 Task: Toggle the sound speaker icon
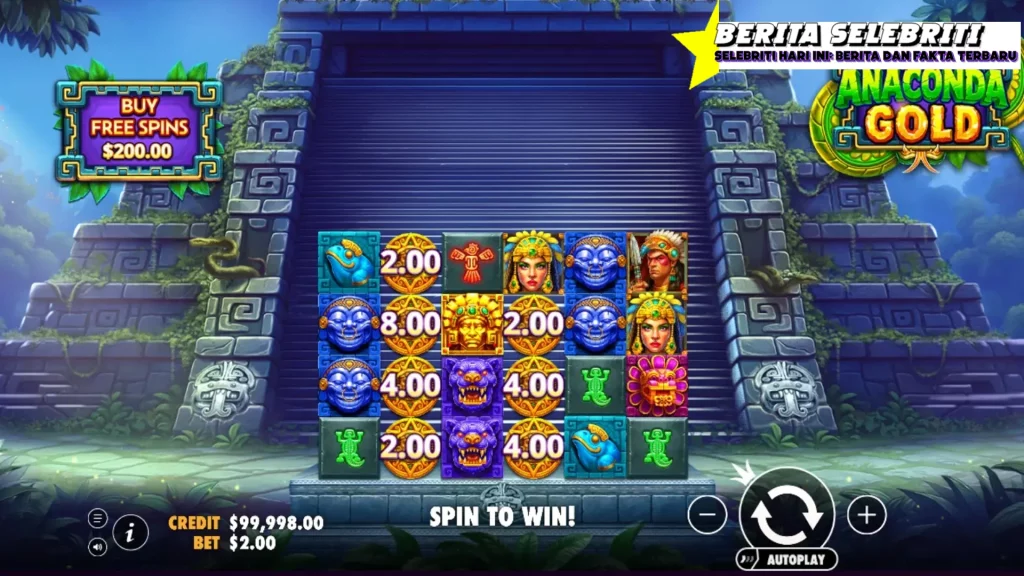(98, 546)
